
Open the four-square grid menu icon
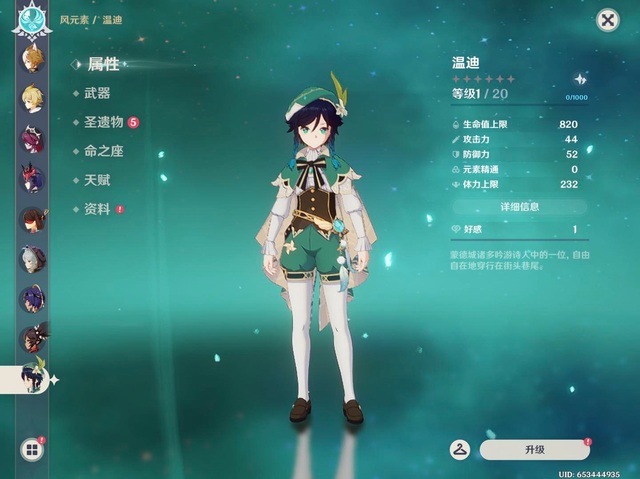[x=31, y=450]
